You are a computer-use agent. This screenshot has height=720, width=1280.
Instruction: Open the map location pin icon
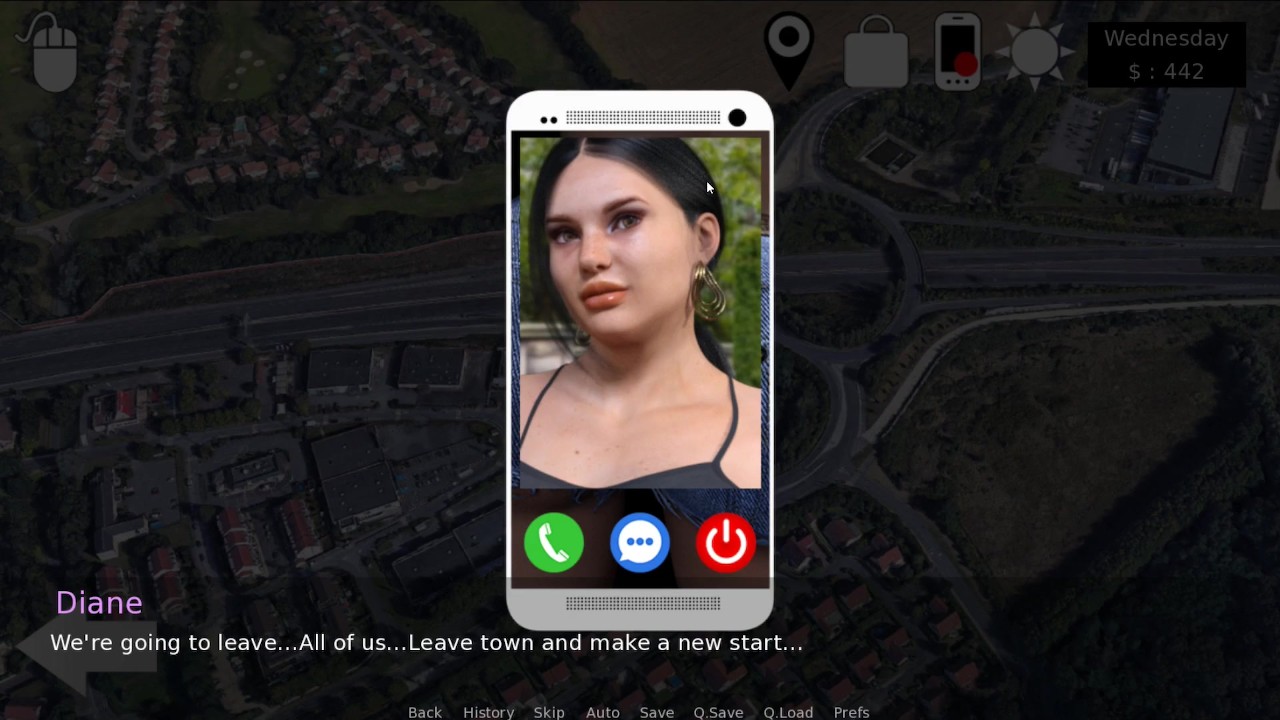788,46
